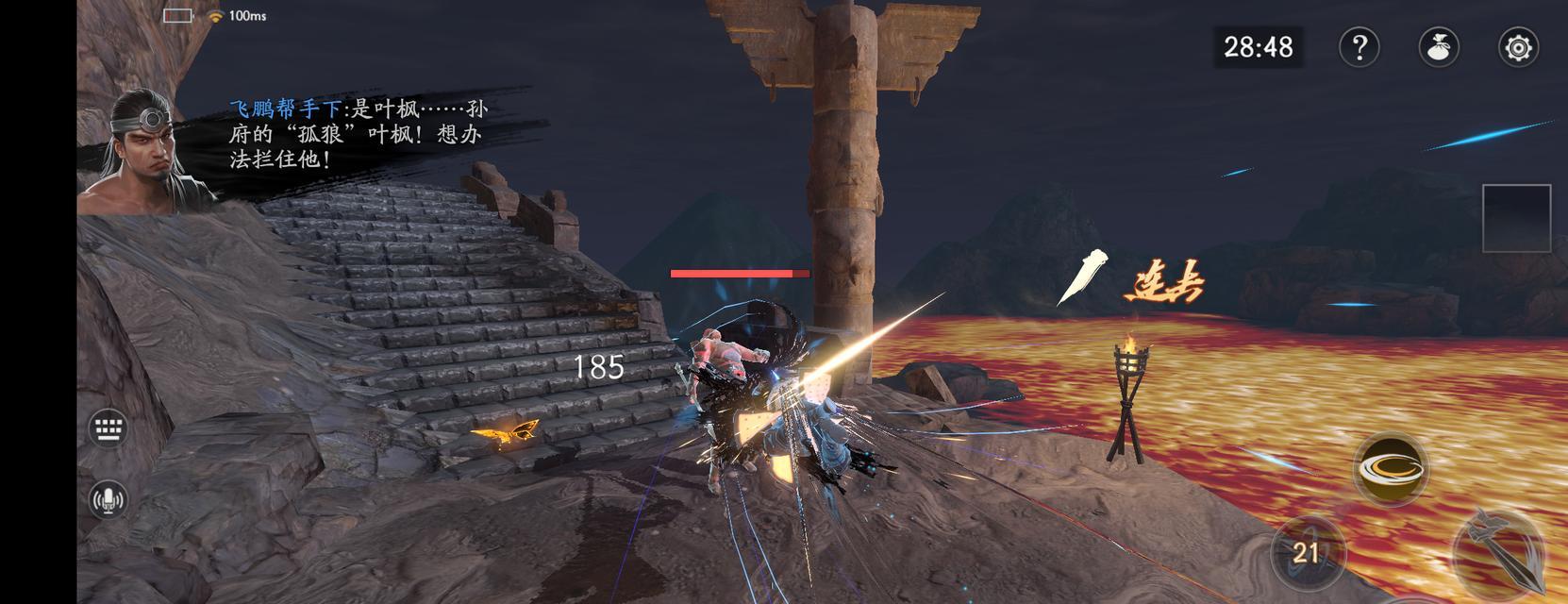Activate the golden swirl skill

1390,467
